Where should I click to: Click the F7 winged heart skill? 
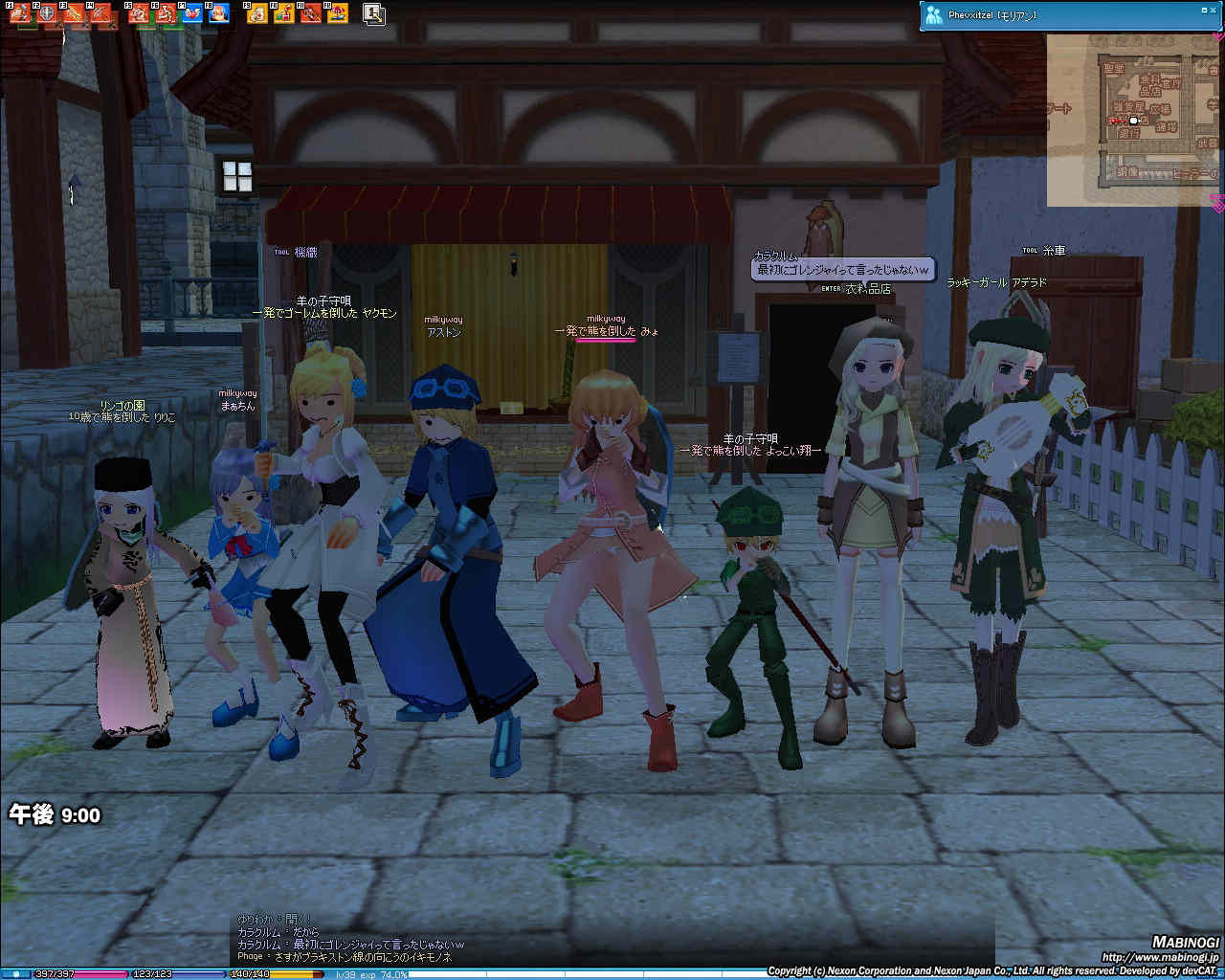tap(192, 13)
